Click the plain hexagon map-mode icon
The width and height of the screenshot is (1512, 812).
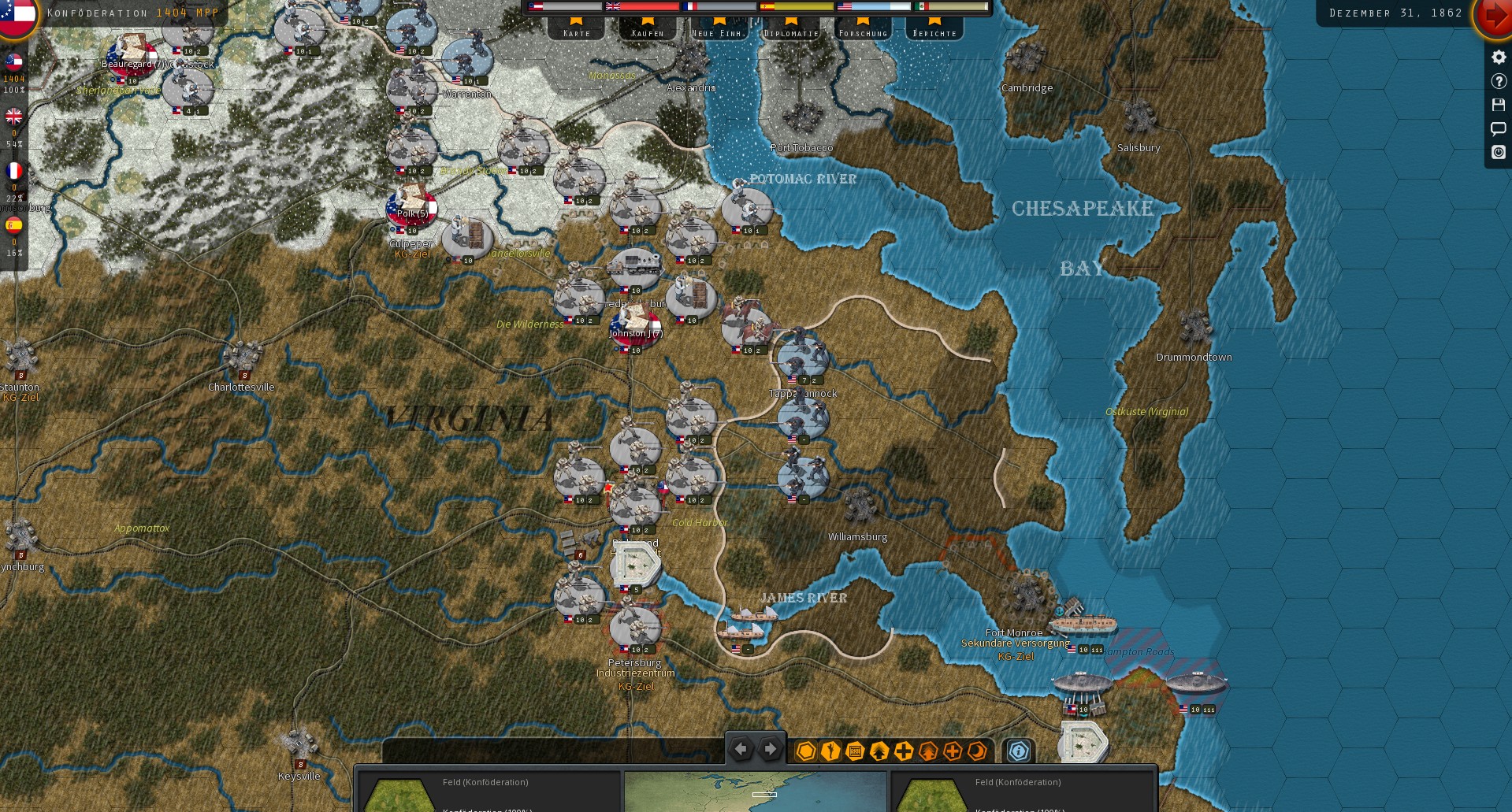click(x=805, y=752)
